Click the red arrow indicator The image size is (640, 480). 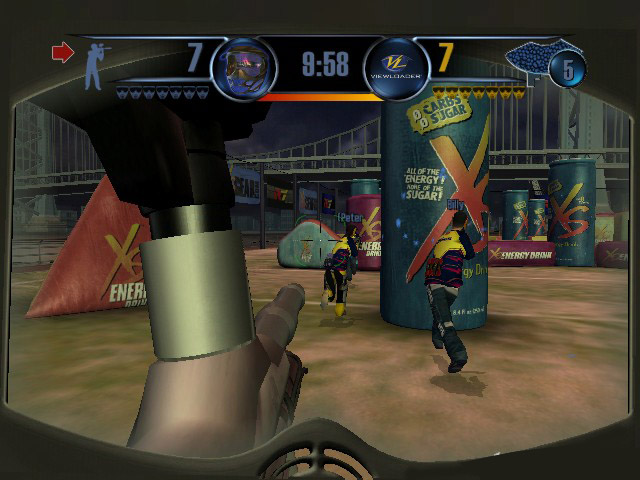pyautogui.click(x=63, y=53)
